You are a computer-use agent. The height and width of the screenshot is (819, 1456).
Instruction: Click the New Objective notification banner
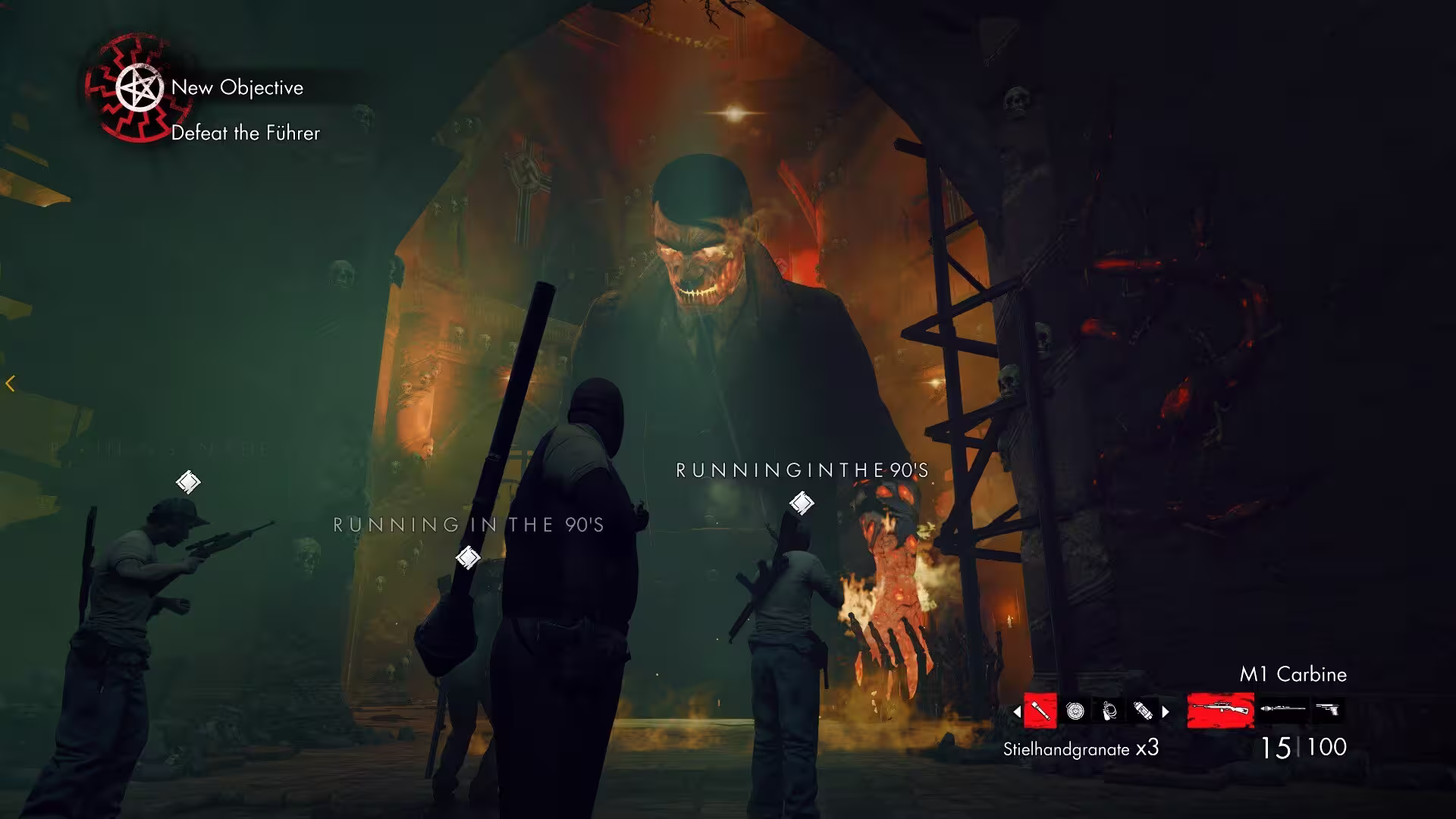[x=237, y=87]
